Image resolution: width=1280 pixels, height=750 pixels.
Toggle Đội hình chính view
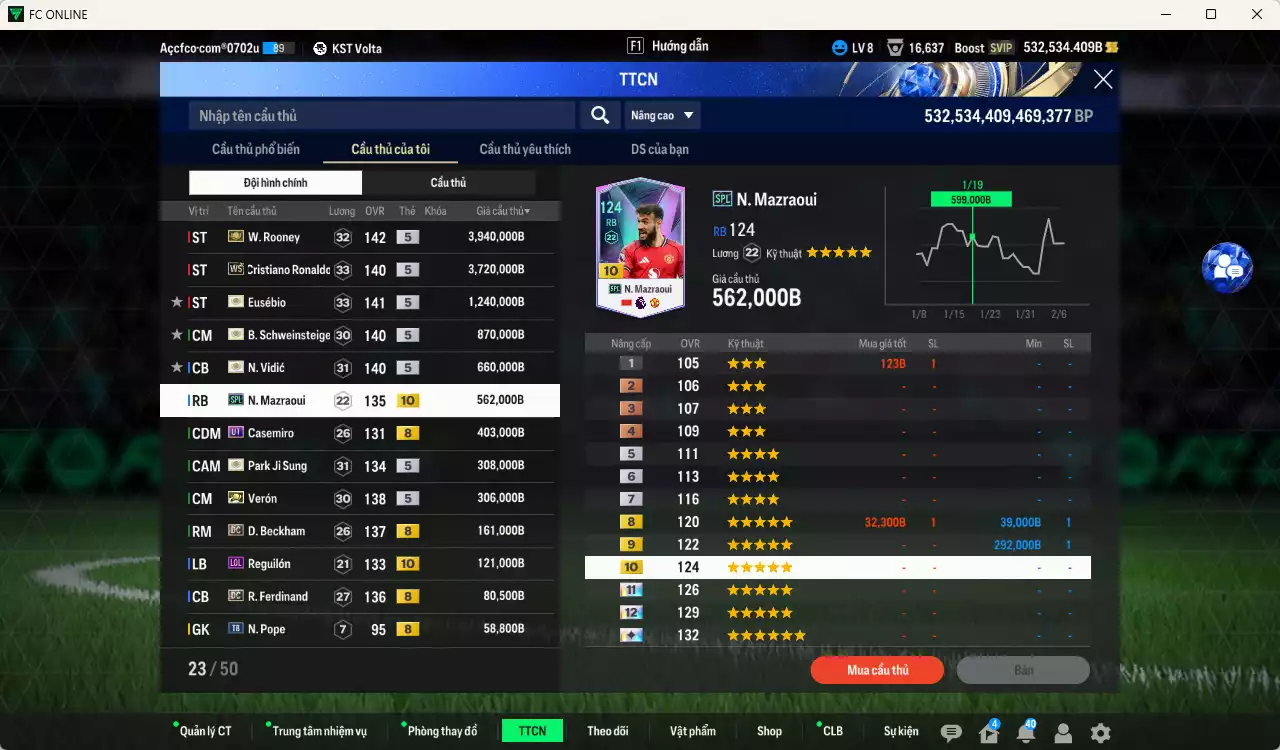(x=275, y=183)
